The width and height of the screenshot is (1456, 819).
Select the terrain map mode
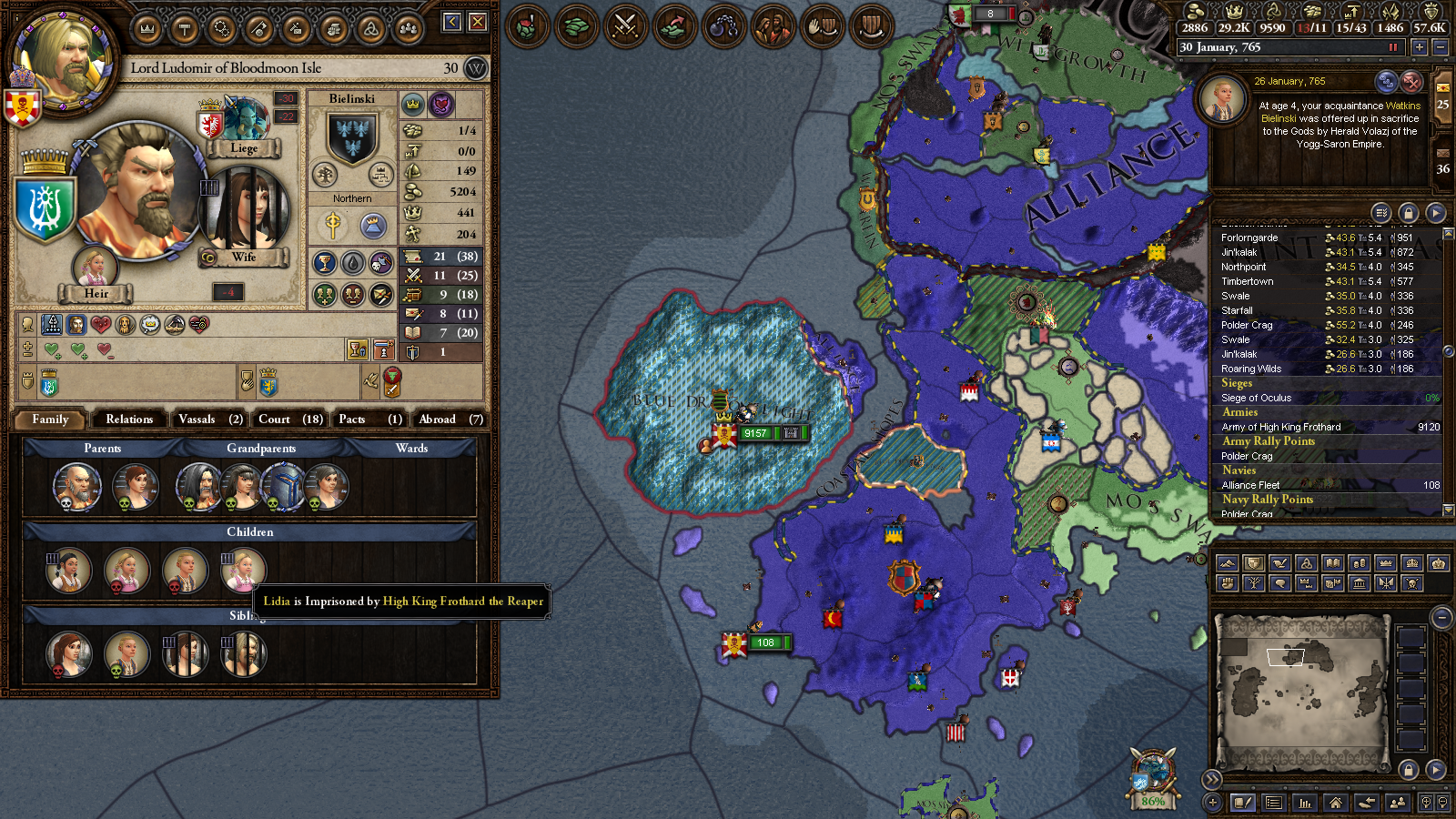coord(1228,564)
